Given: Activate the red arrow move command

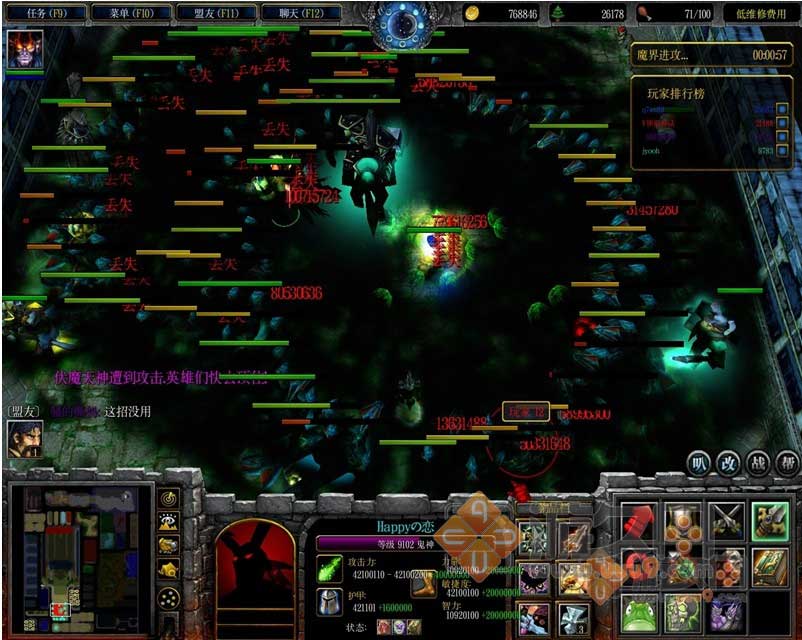Looking at the screenshot, I should tap(639, 521).
